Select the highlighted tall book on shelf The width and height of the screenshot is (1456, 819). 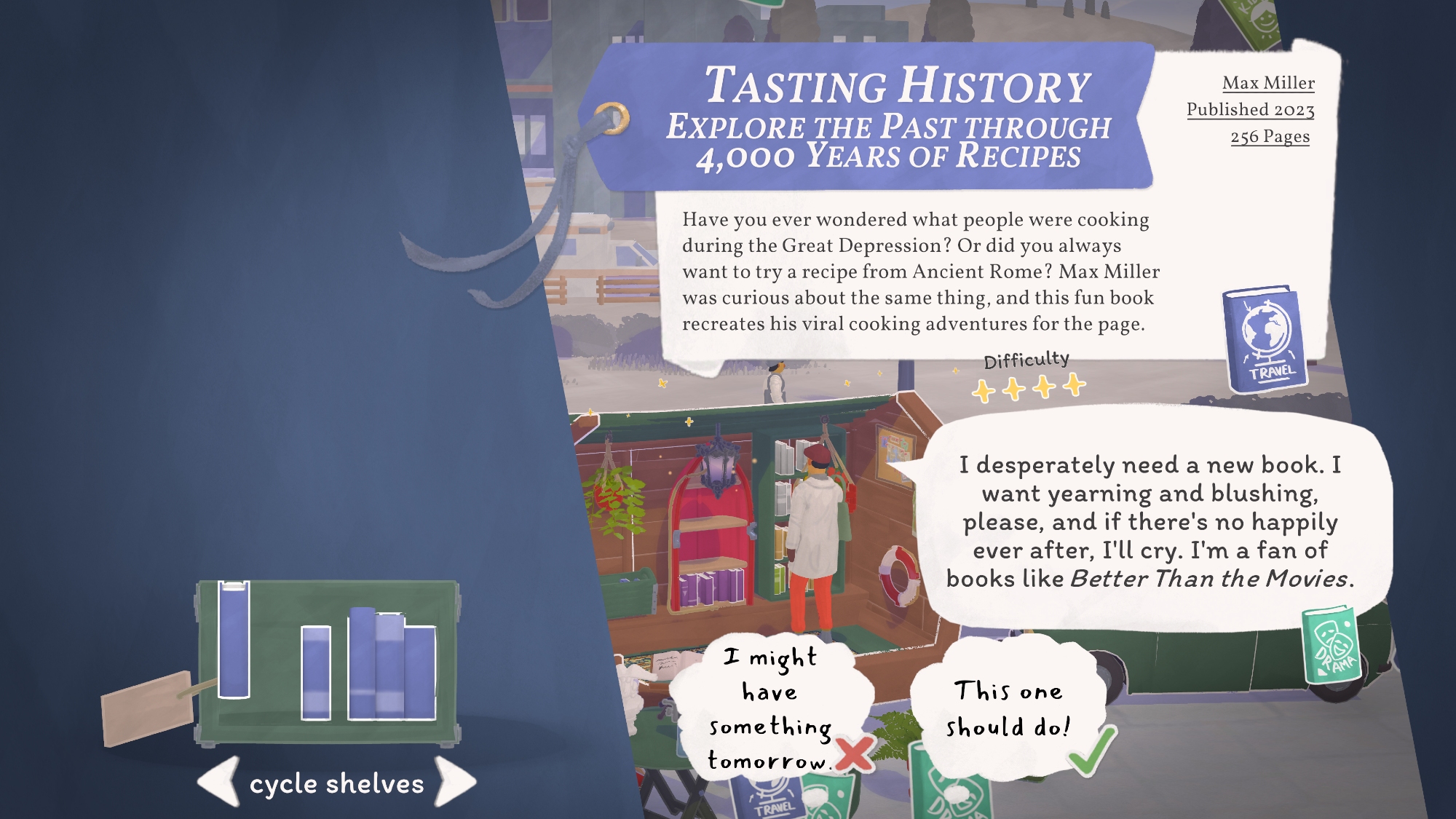(x=234, y=639)
